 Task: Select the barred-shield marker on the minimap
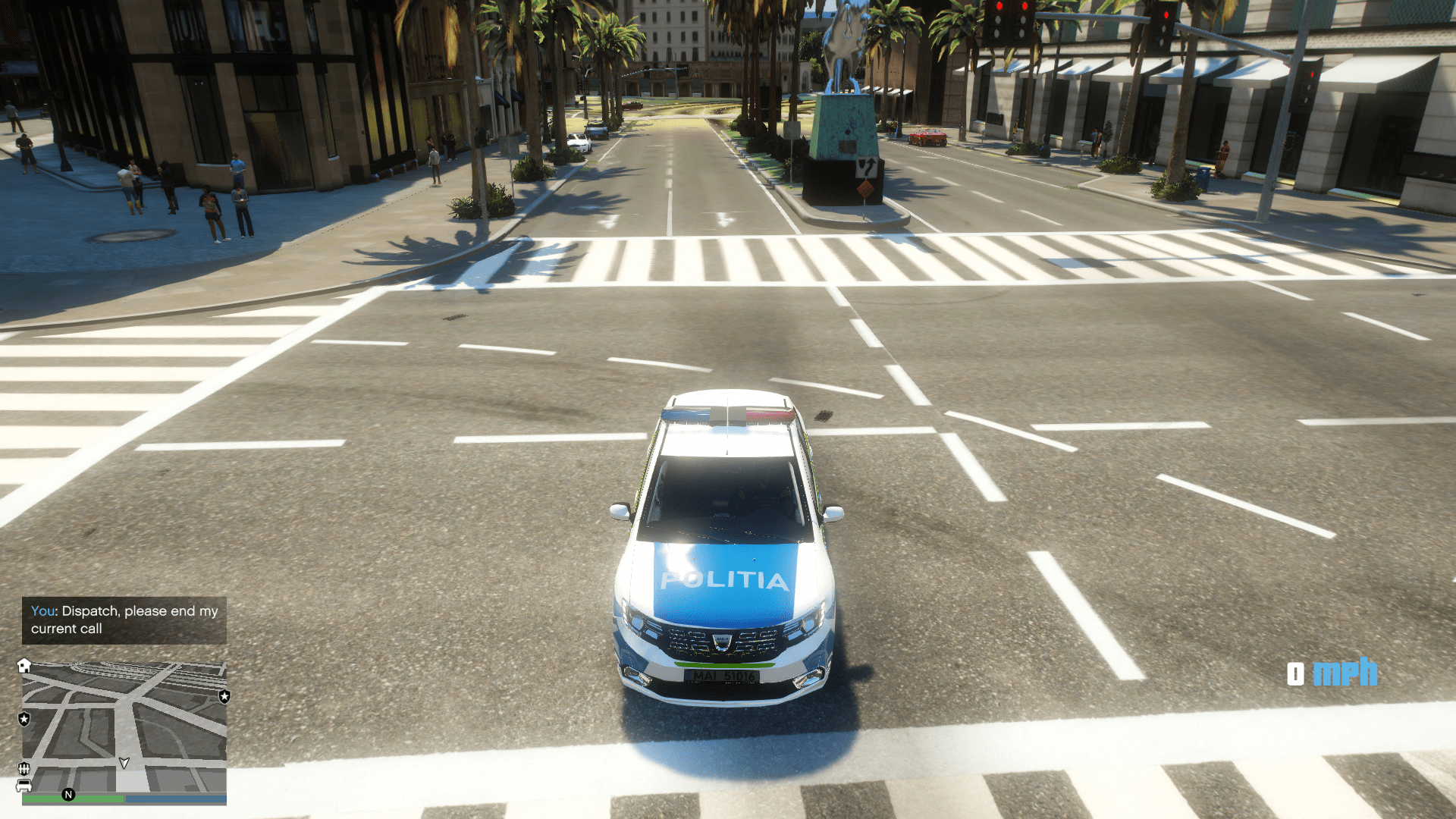[24, 769]
